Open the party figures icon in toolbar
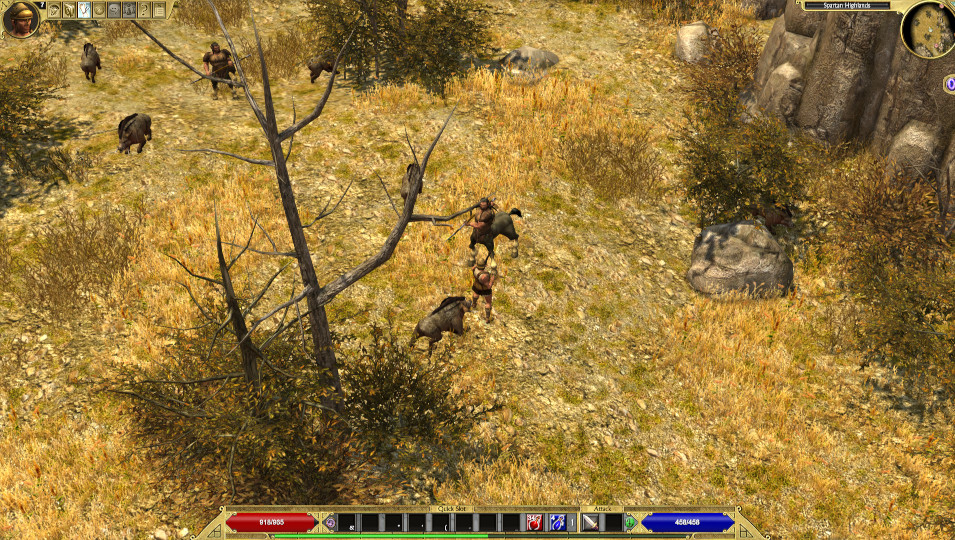This screenshot has height=540, width=955. click(129, 10)
